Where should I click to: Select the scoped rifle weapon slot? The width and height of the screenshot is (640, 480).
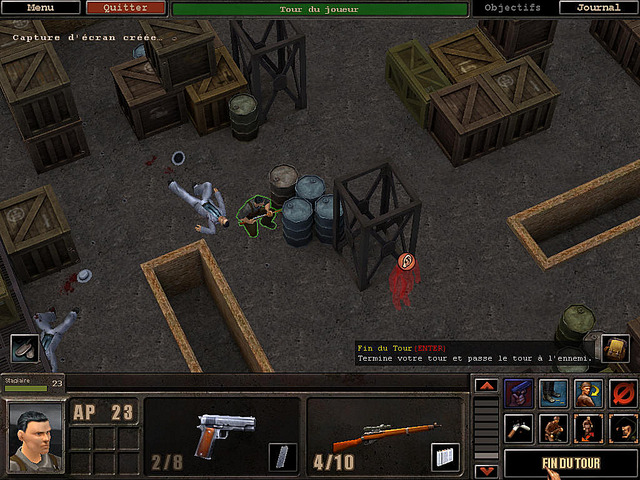coord(384,437)
